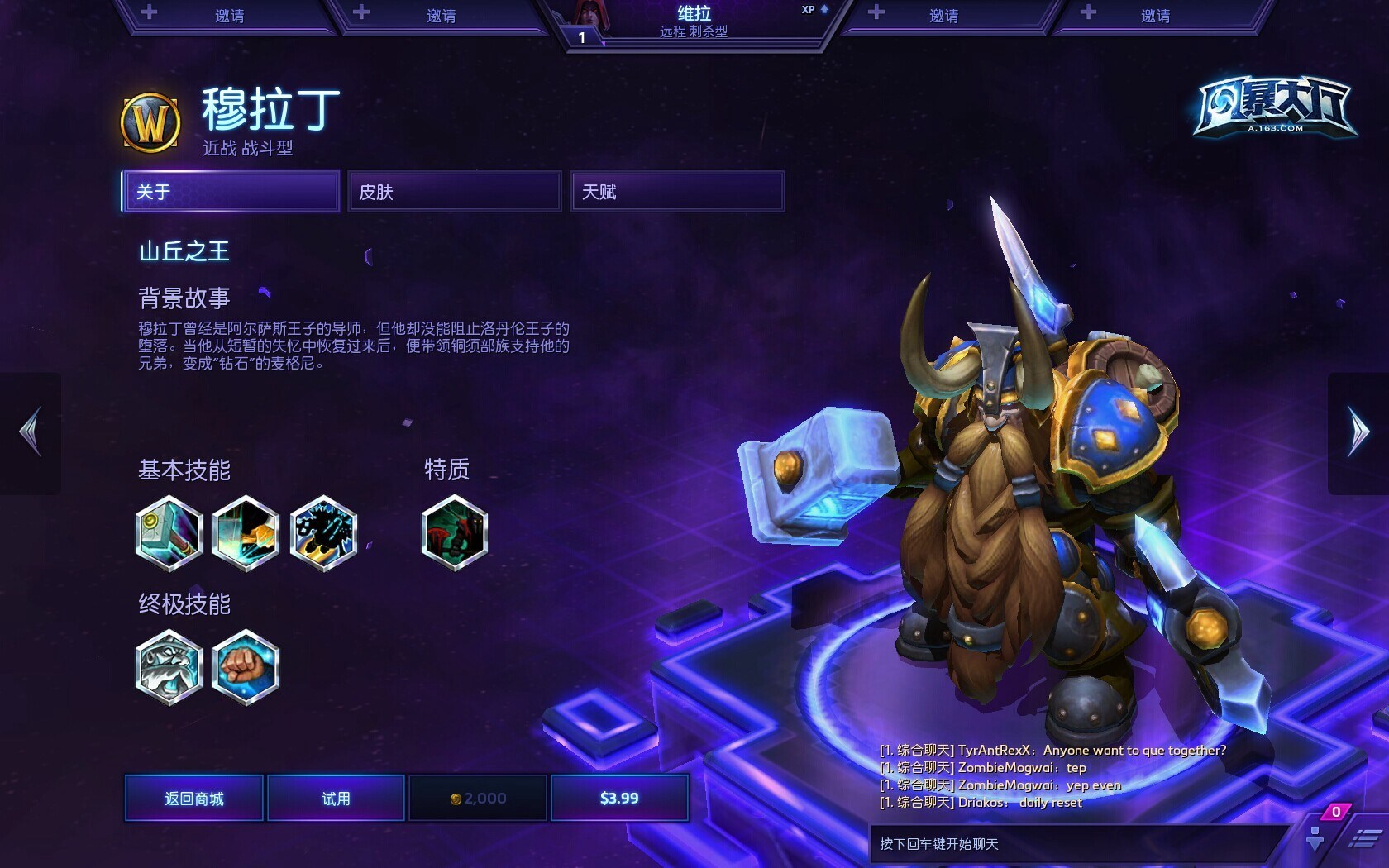View the hammer basic ability icon

click(169, 533)
